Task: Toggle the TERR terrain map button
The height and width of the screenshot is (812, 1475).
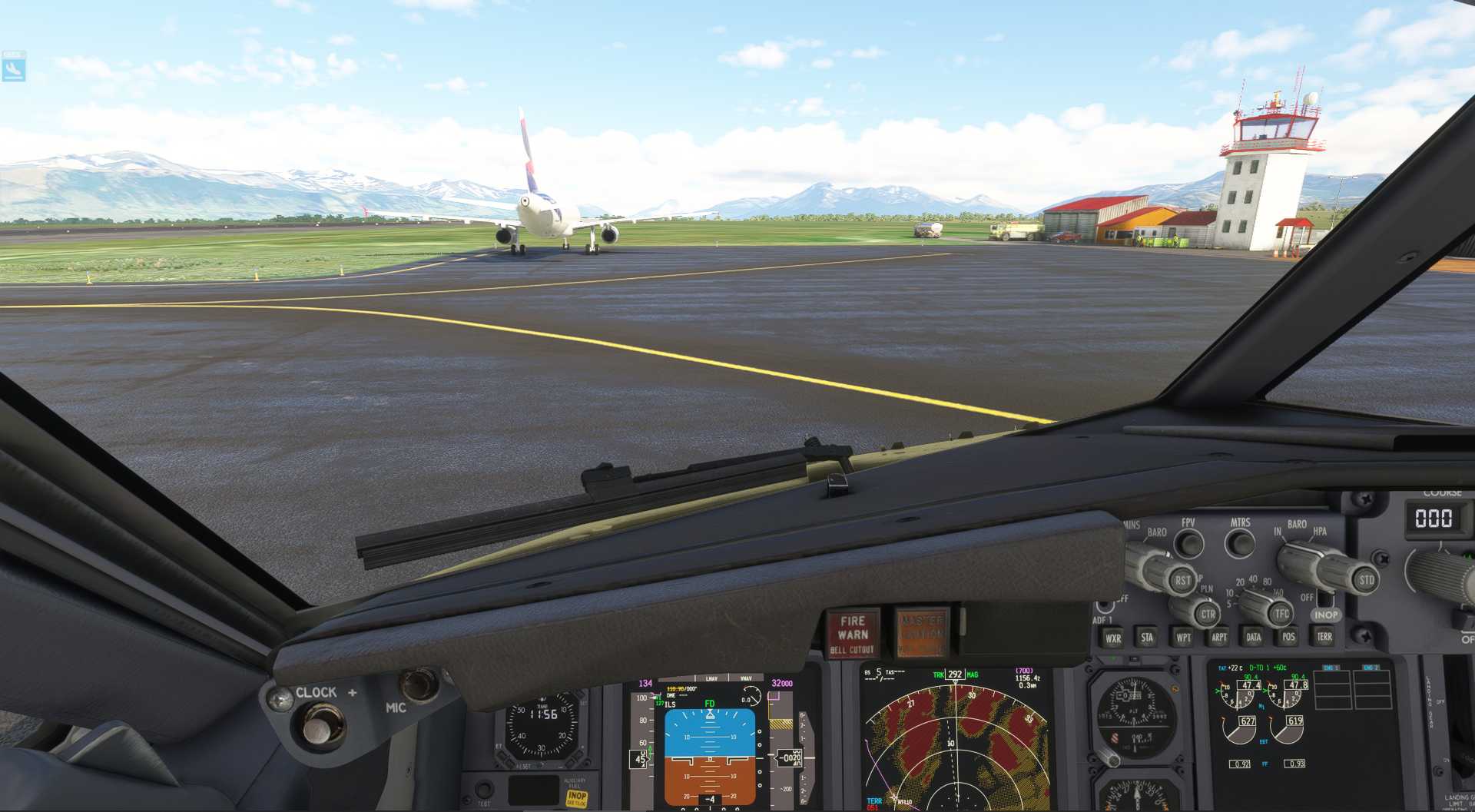Action: pyautogui.click(x=1324, y=636)
